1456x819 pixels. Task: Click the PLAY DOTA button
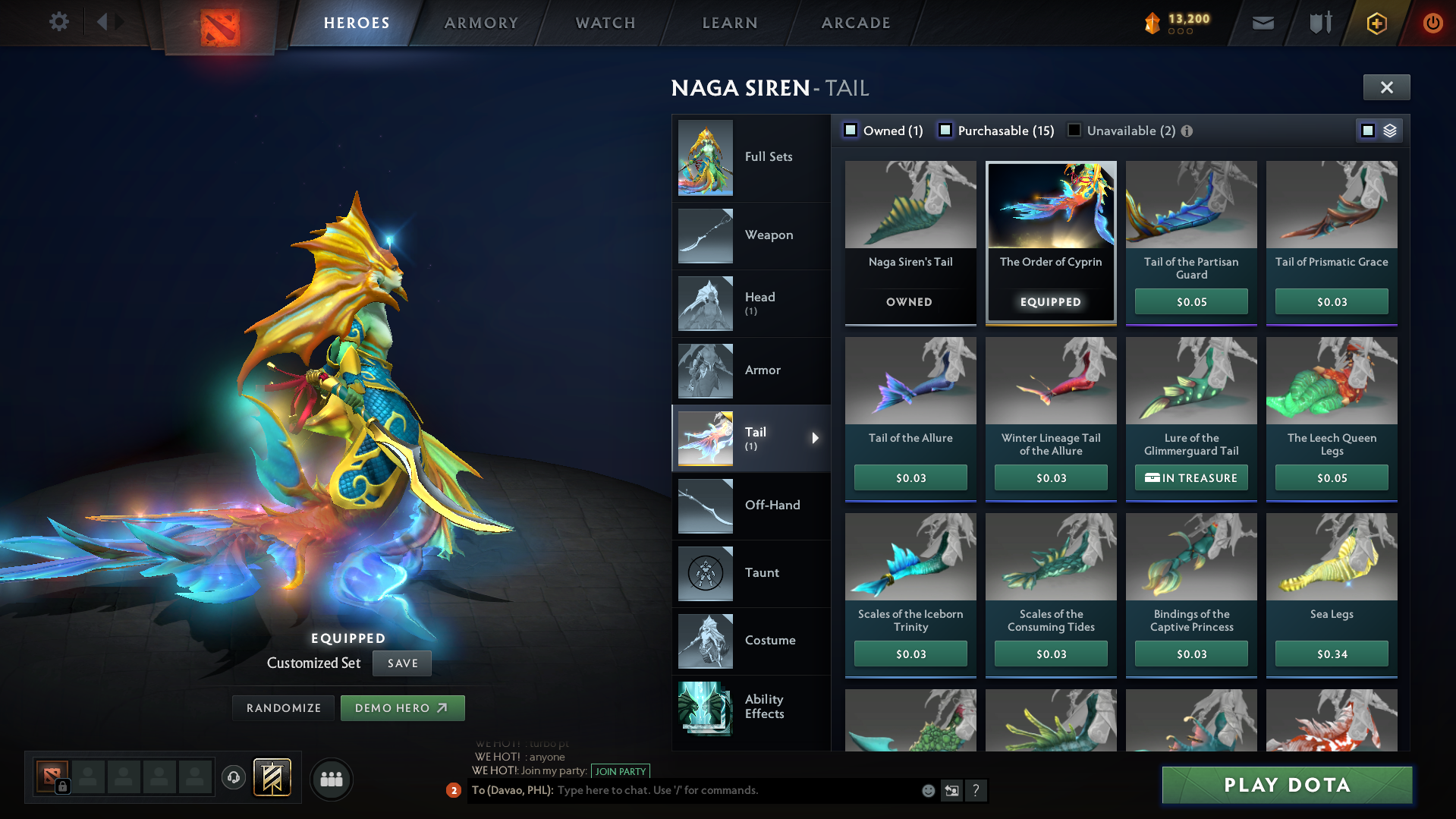[1285, 785]
